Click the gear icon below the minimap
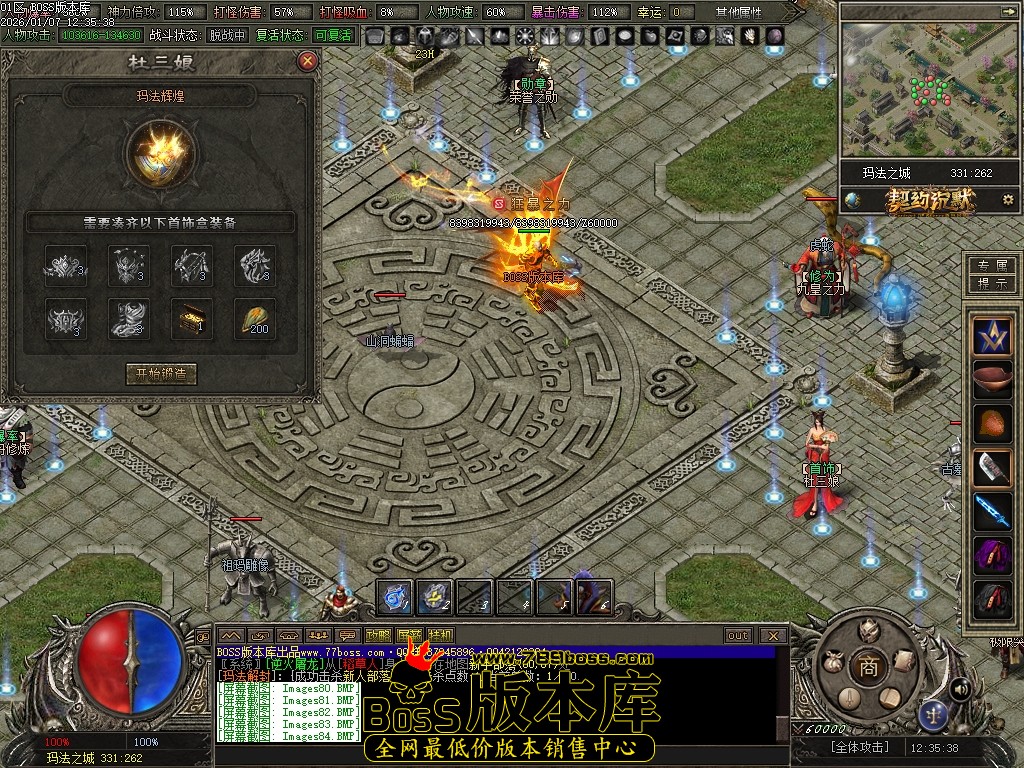This screenshot has width=1024, height=768. (x=1007, y=200)
